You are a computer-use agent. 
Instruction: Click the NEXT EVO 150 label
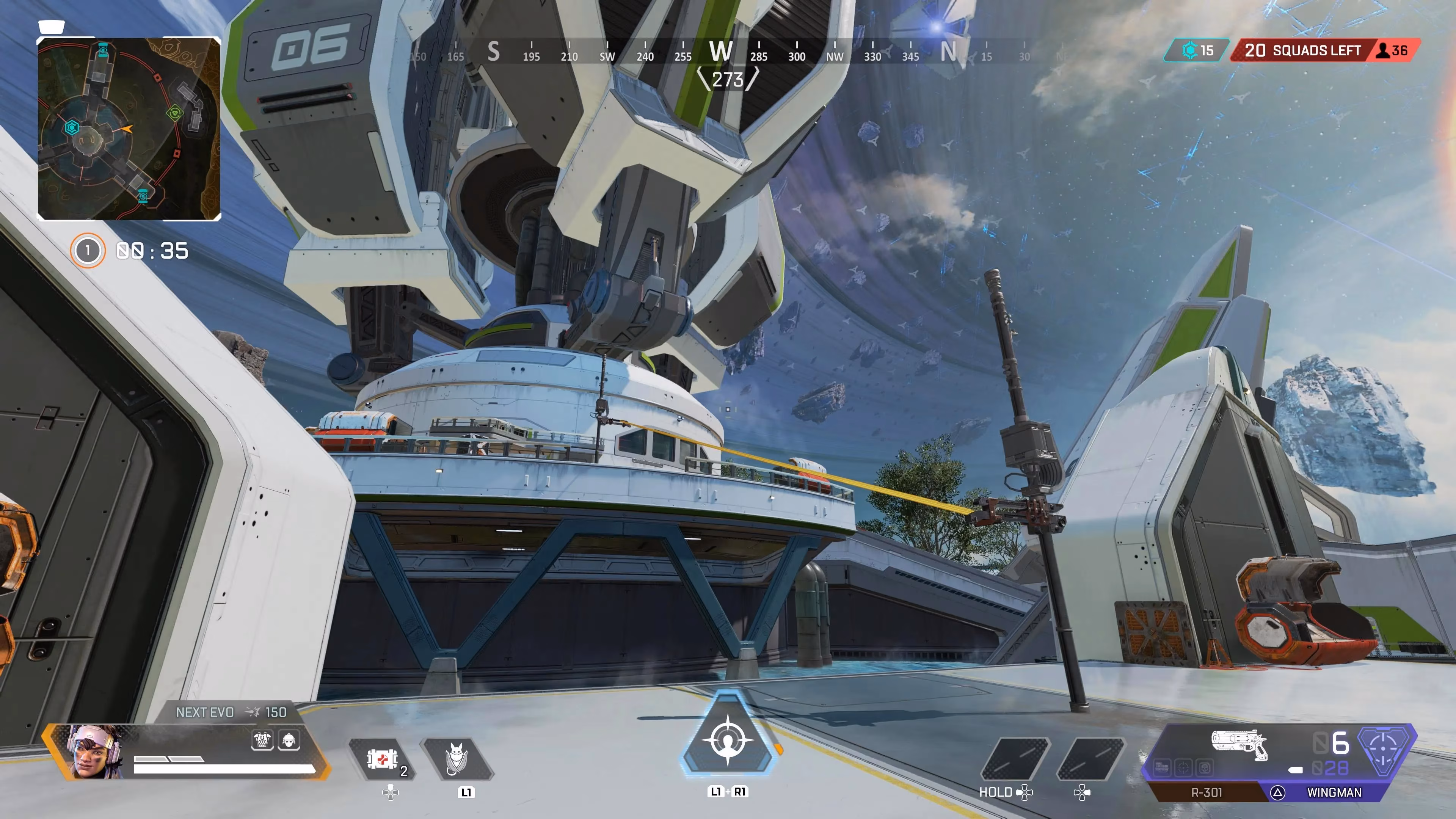pos(229,712)
